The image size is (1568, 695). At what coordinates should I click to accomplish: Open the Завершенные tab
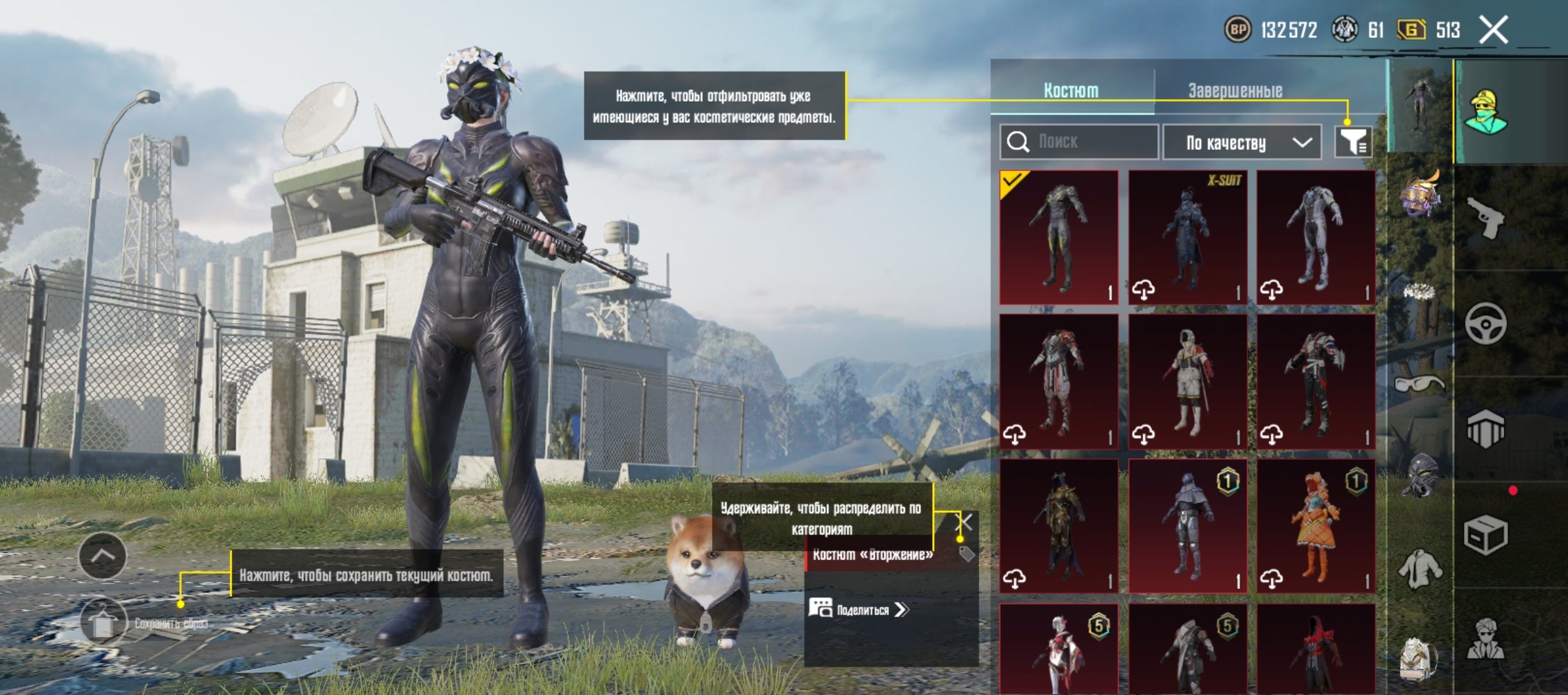click(x=1235, y=90)
